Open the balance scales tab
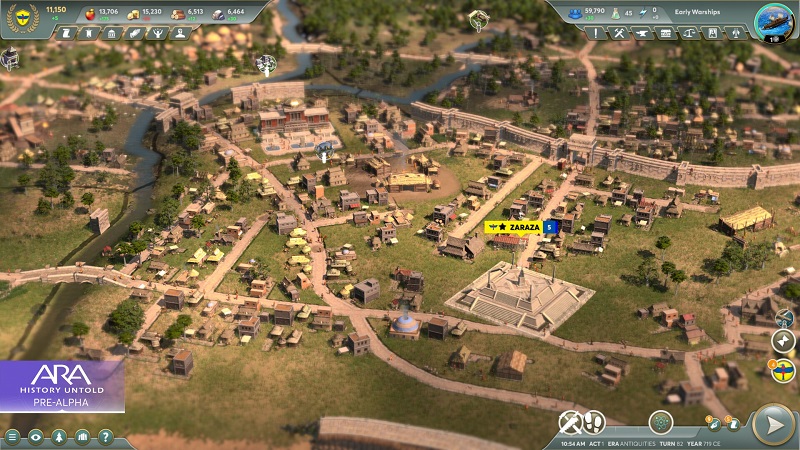The image size is (800, 450). pos(689,33)
